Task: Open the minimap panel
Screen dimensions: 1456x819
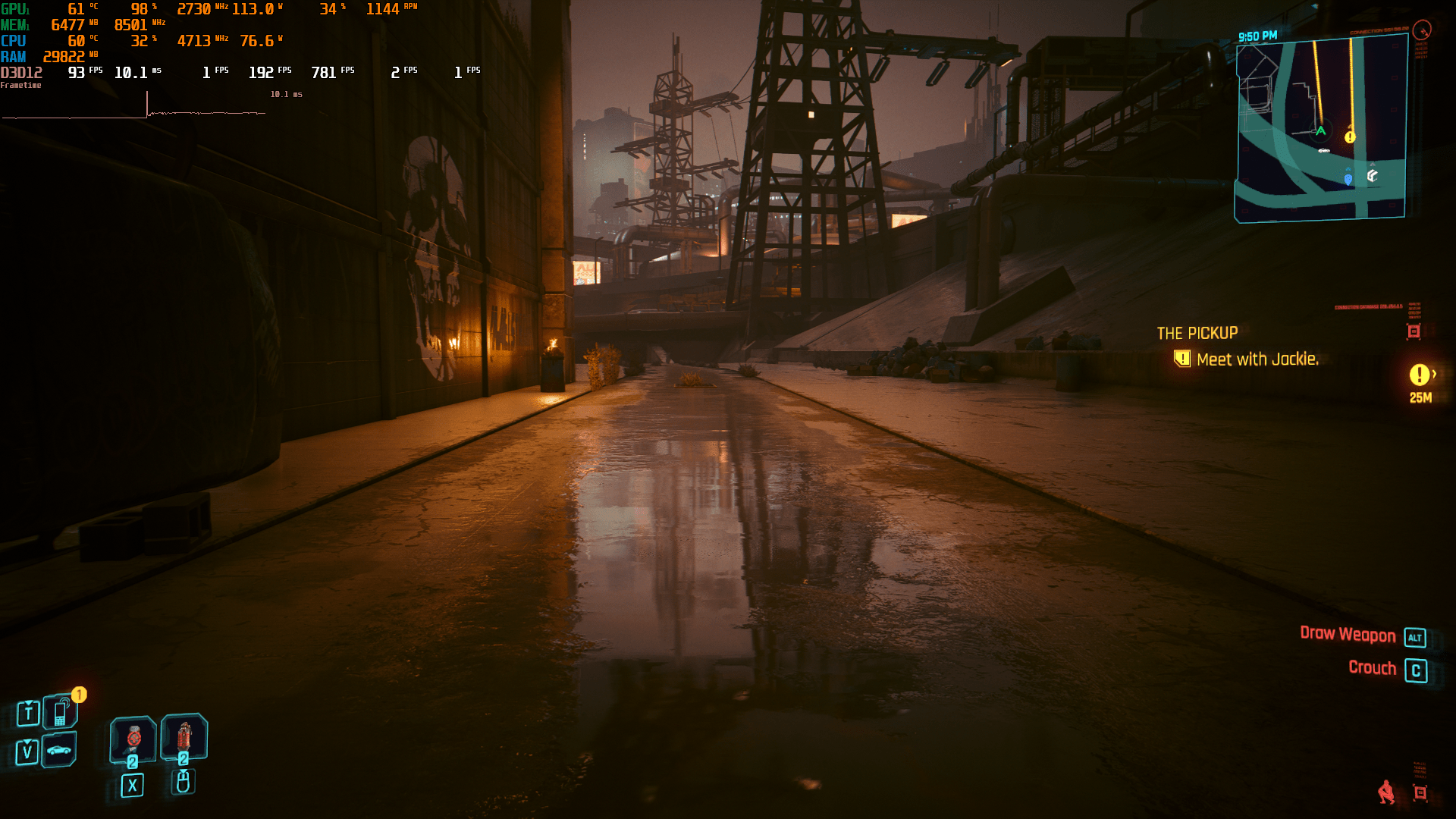Action: pyautogui.click(x=1321, y=130)
